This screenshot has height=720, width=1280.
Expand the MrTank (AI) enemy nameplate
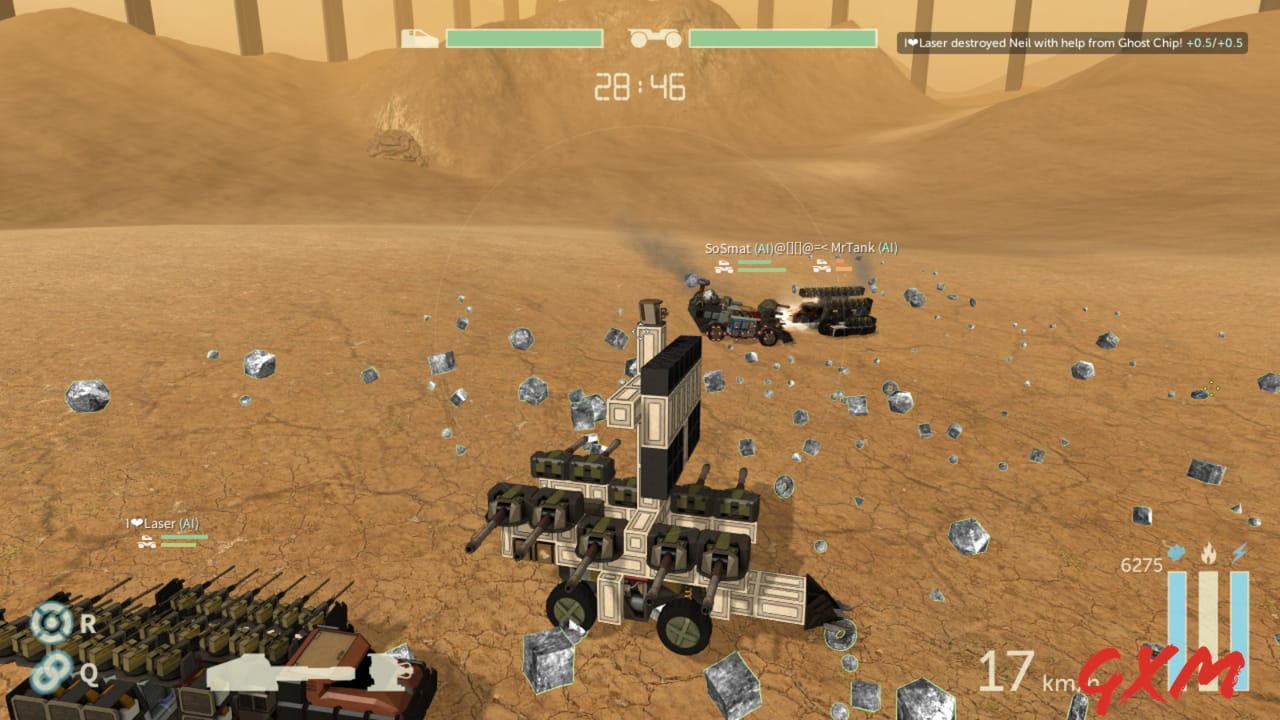coord(864,247)
